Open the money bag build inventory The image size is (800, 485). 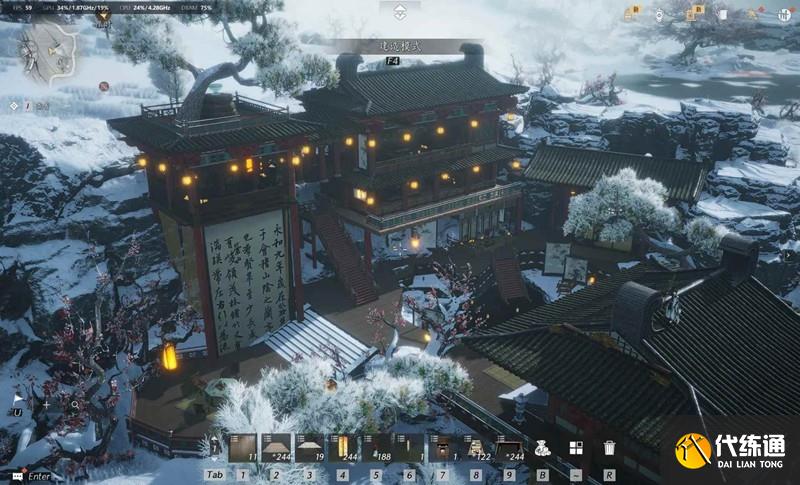pos(542,448)
